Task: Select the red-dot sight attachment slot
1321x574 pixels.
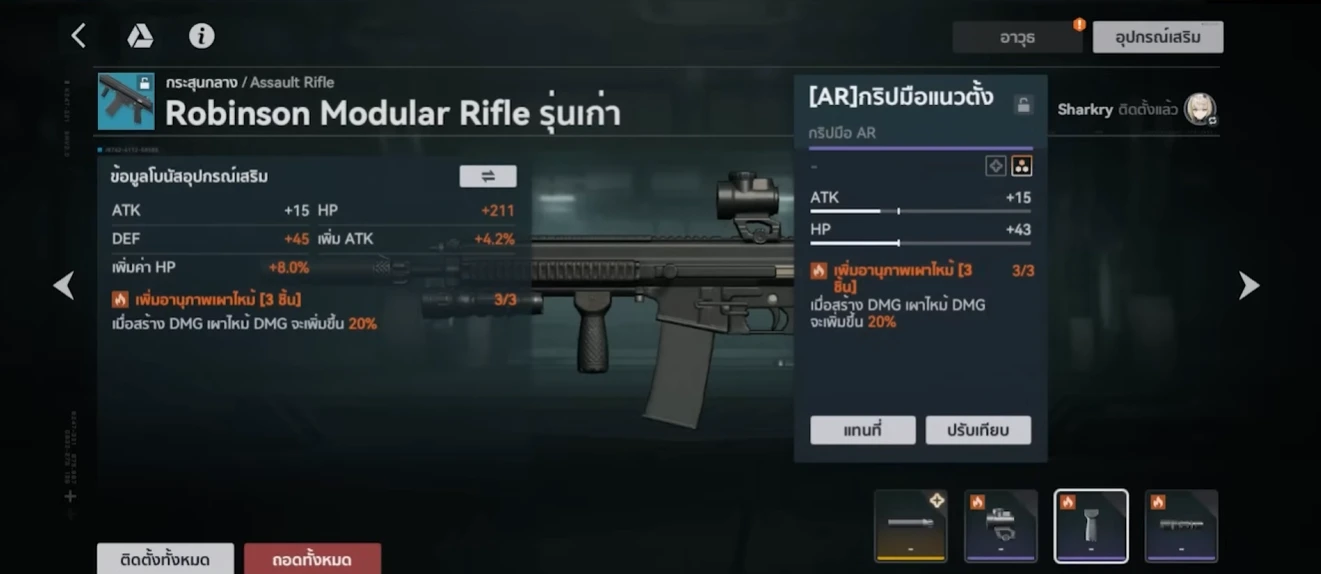Action: pos(1000,525)
